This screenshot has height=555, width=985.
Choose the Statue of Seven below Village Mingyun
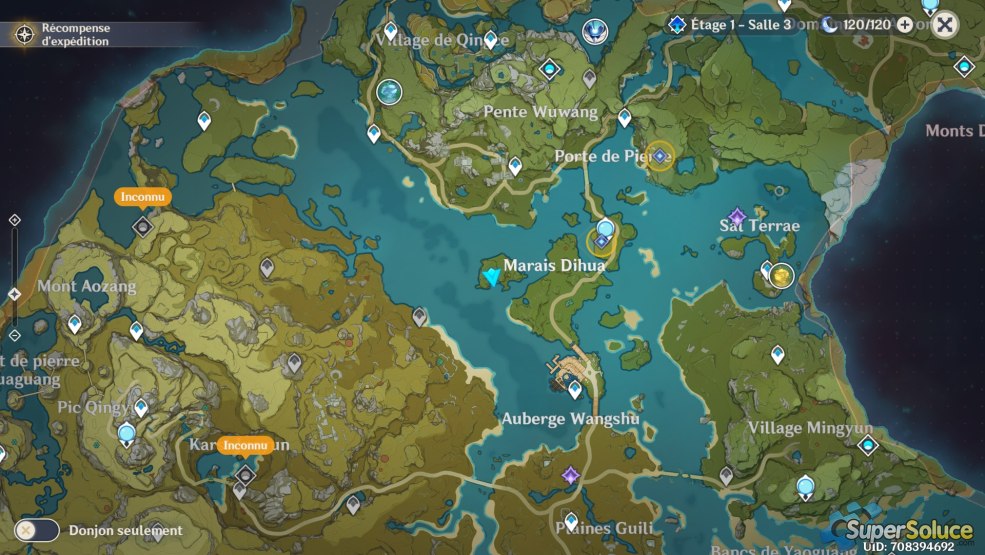[x=805, y=487]
